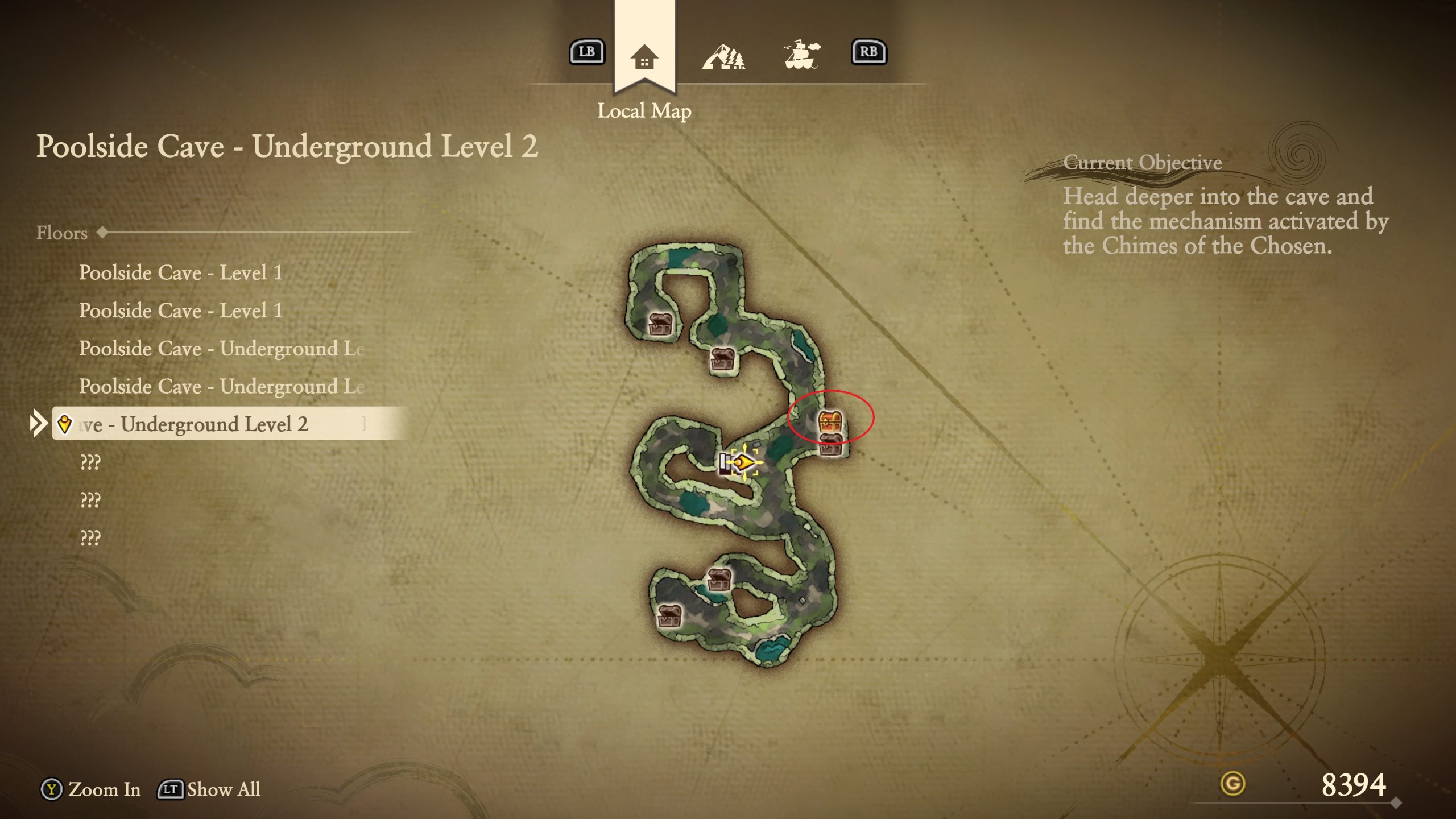Click the quest pin beside Underground Level 2
This screenshot has width=1456, height=819.
pos(64,423)
